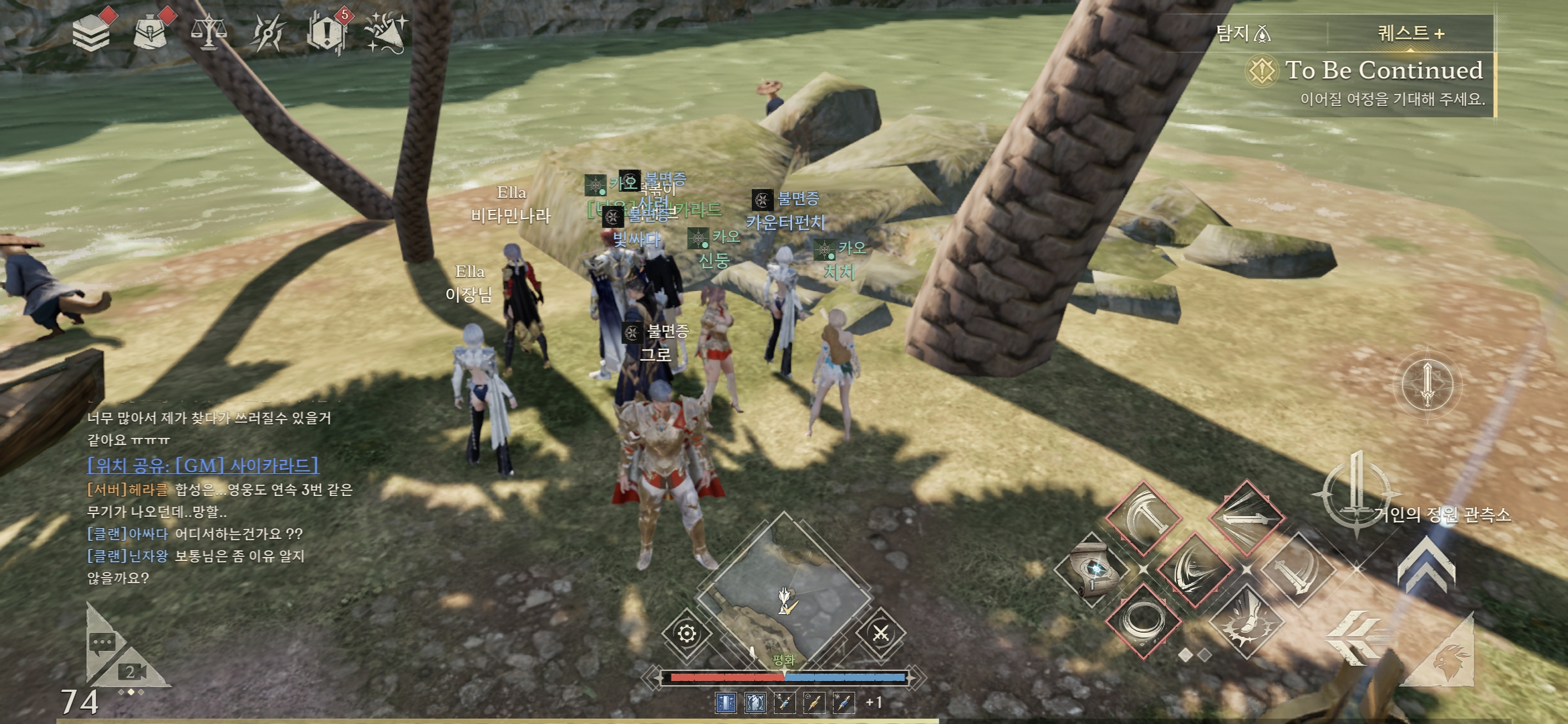
Task: Open the diamond-shaped minimap
Action: [784, 590]
